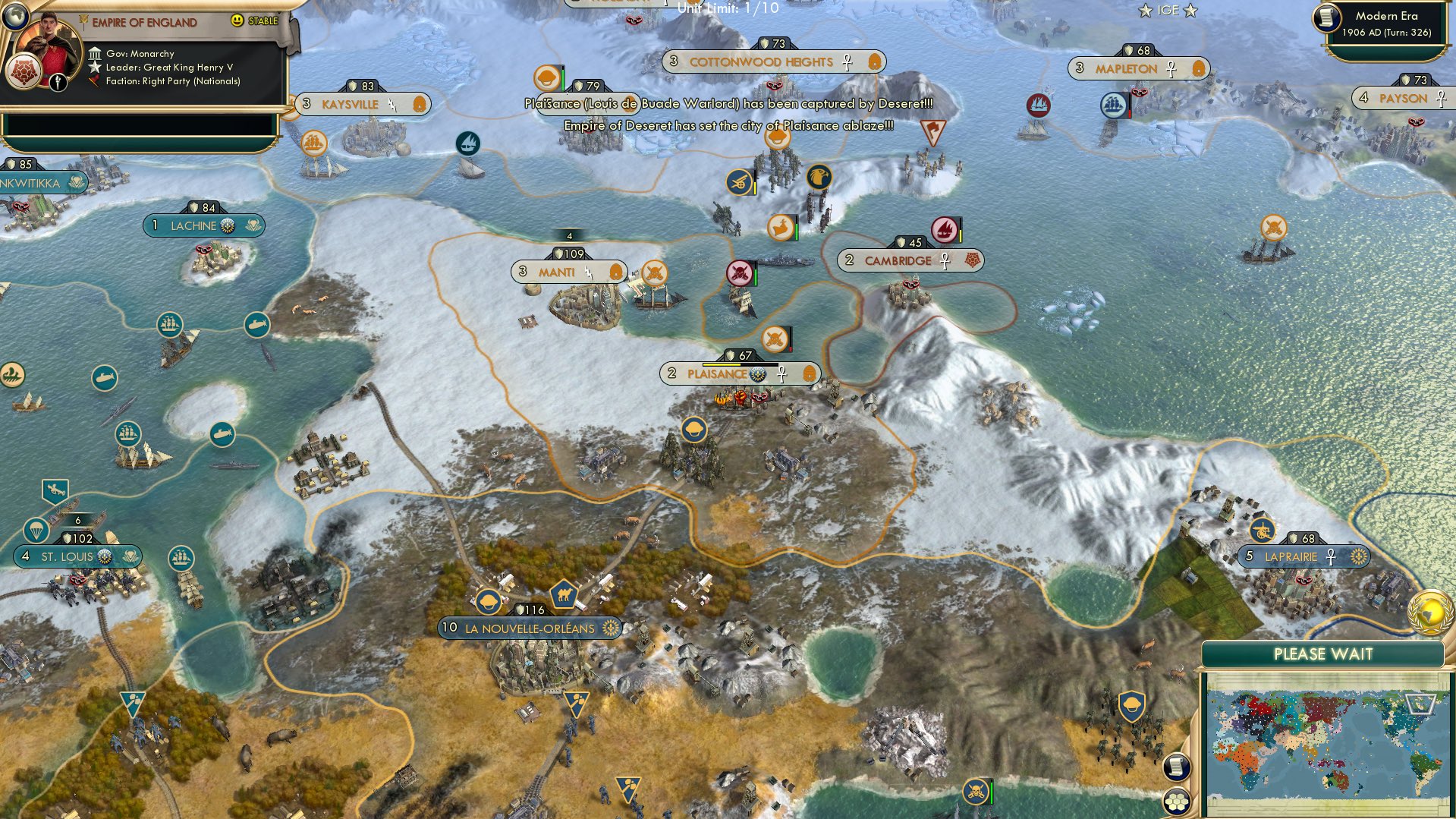The image size is (1456, 819).
Task: Select the red pirate unit flag near Manti
Action: coord(738,273)
